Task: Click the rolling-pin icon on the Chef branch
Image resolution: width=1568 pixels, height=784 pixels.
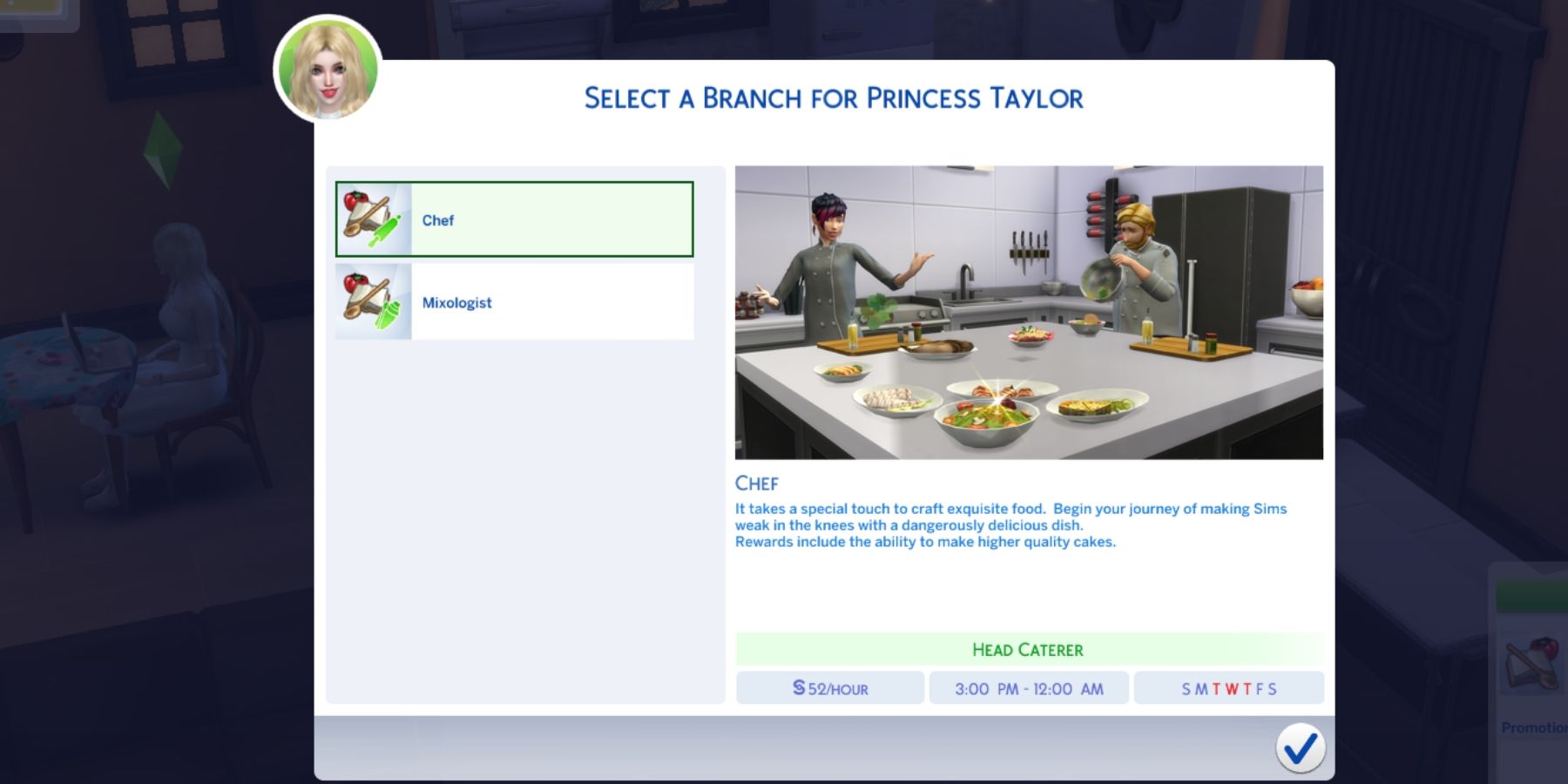Action: coord(384,231)
